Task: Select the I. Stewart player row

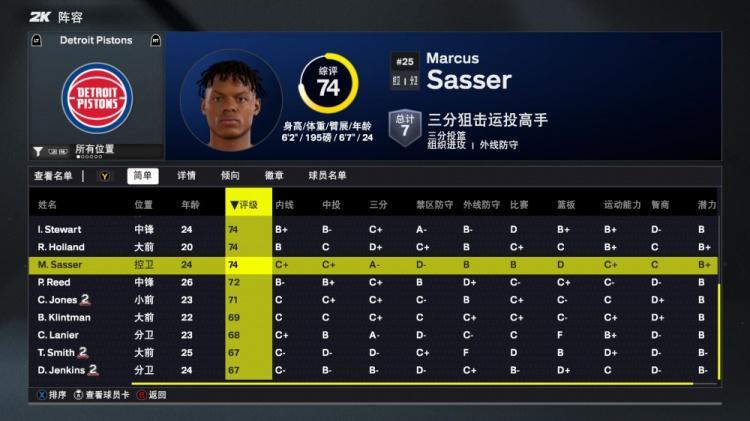Action: click(x=60, y=229)
